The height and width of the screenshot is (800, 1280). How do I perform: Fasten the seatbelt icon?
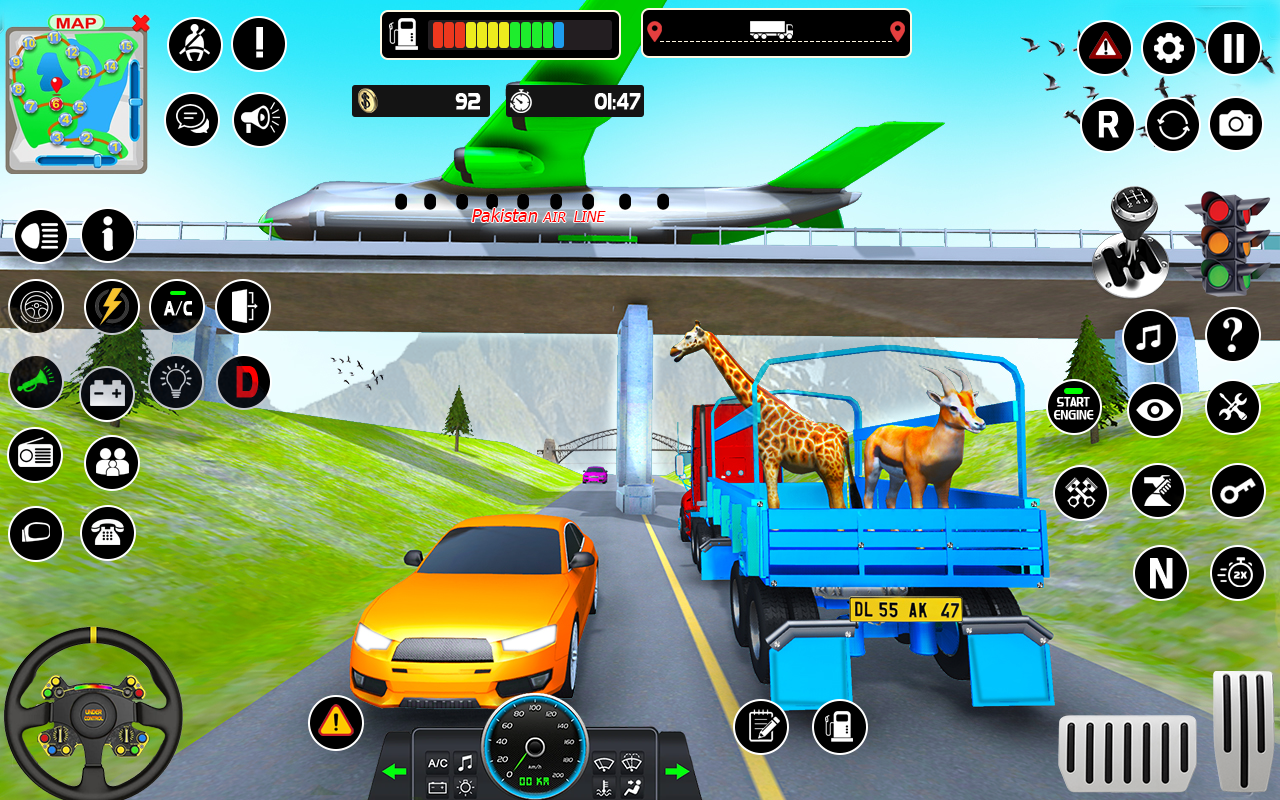pyautogui.click(x=194, y=44)
